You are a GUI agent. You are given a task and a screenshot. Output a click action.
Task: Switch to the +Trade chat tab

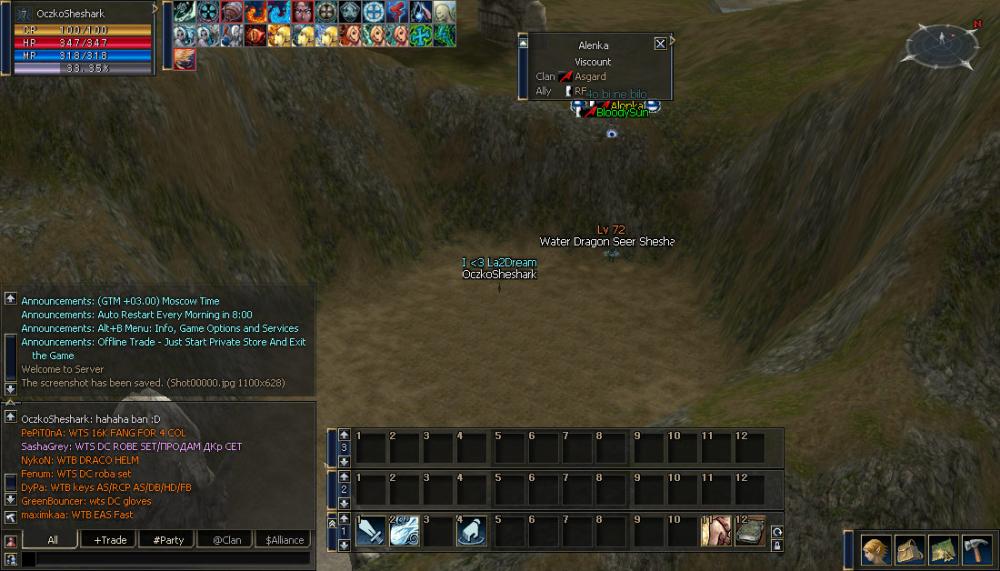(x=110, y=540)
